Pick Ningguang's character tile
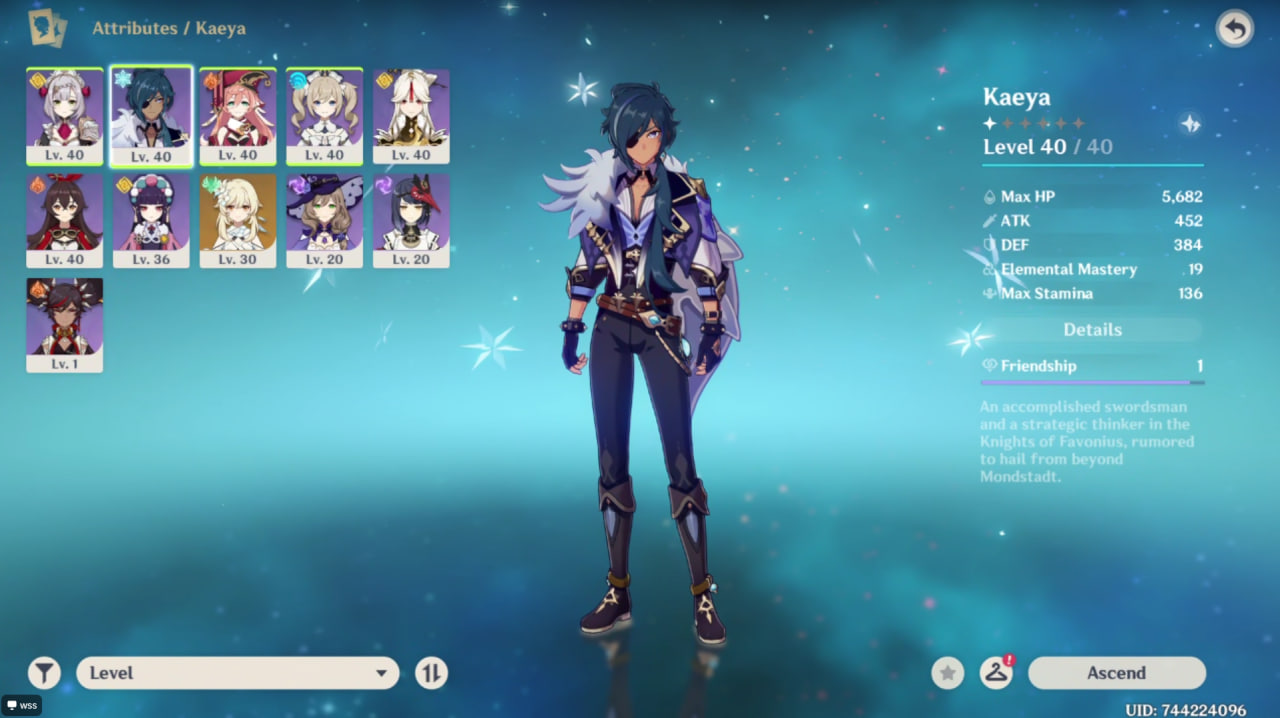Viewport: 1280px width, 718px height. 411,115
